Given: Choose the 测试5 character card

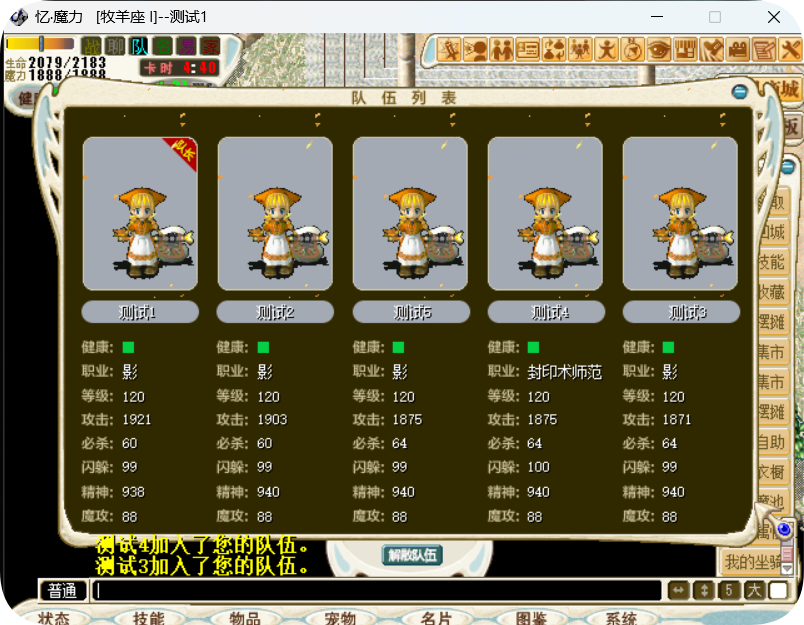Looking at the screenshot, I should click(410, 214).
